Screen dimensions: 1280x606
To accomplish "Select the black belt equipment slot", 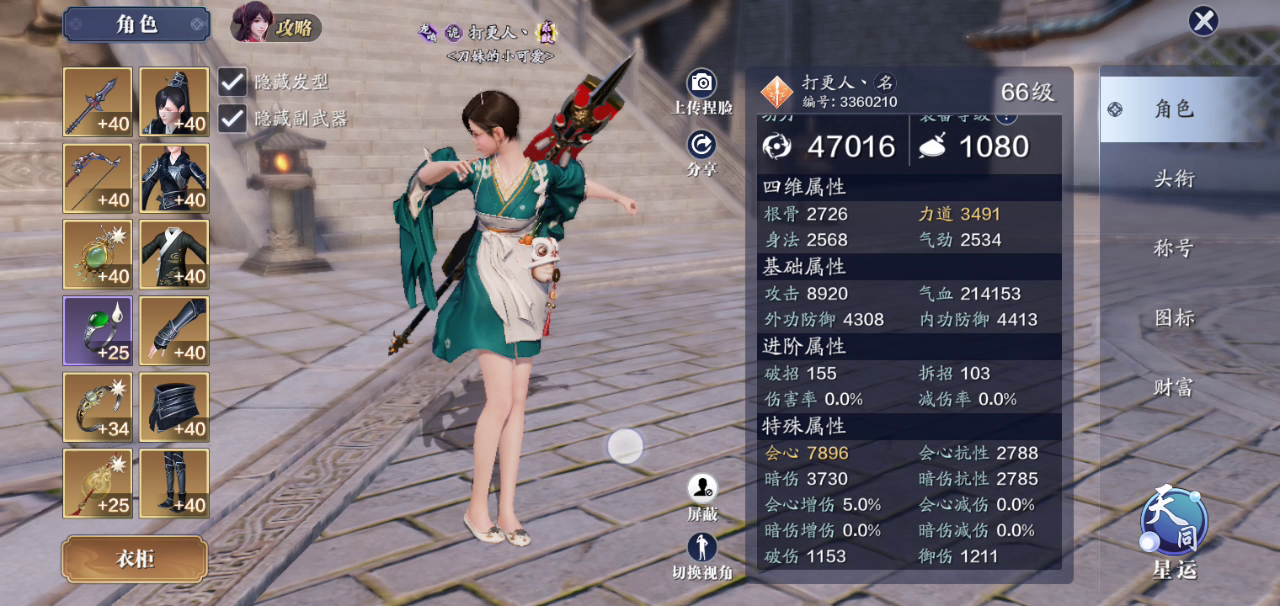I will click(174, 407).
